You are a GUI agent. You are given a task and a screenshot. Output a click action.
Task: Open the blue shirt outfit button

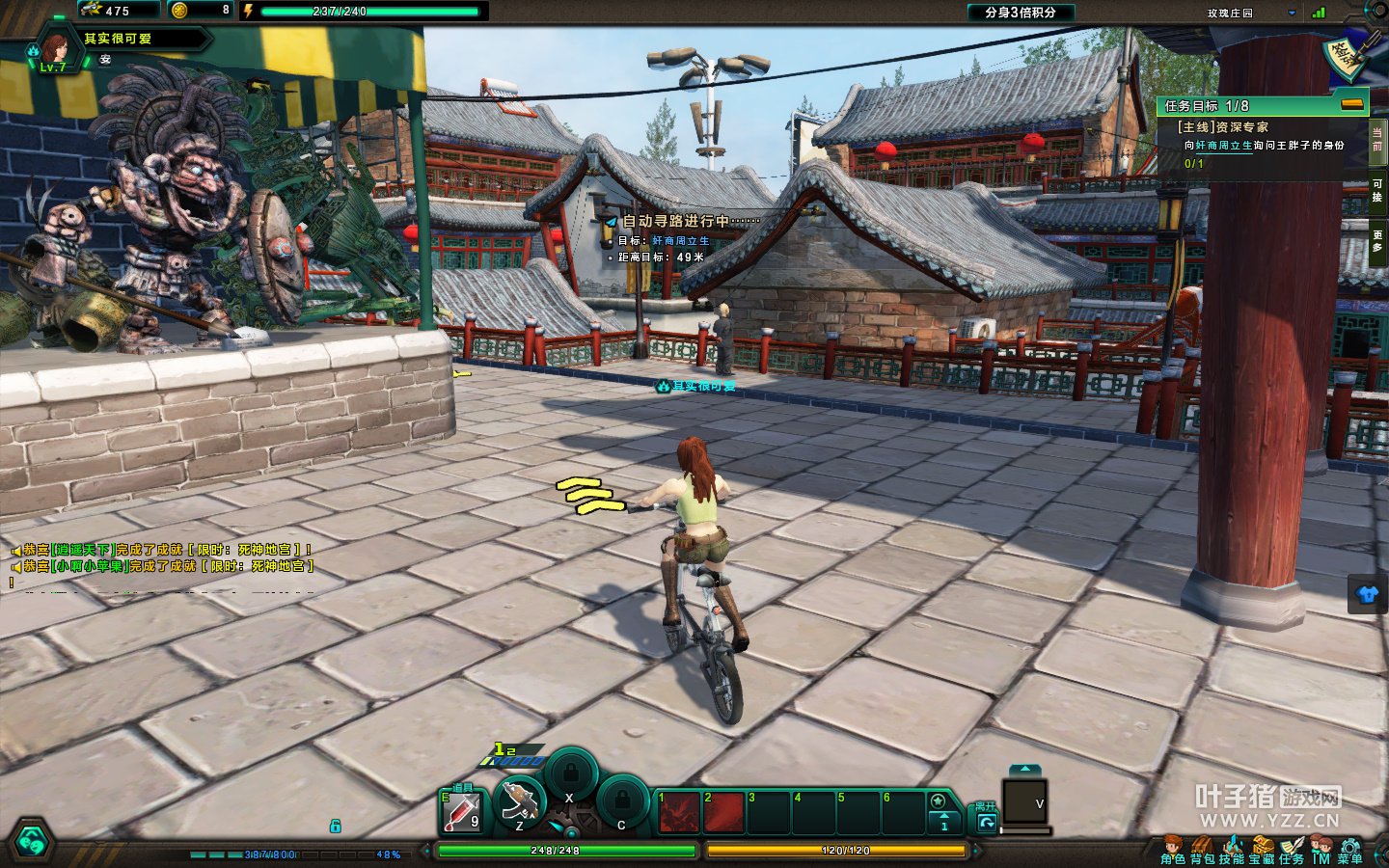pyautogui.click(x=1368, y=594)
